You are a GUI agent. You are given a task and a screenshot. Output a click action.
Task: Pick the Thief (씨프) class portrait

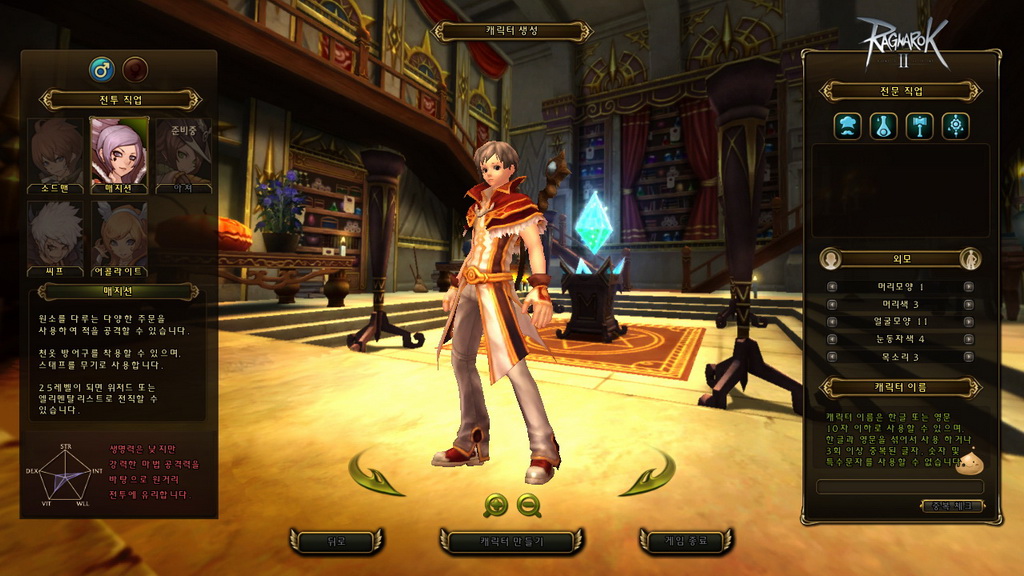56,238
